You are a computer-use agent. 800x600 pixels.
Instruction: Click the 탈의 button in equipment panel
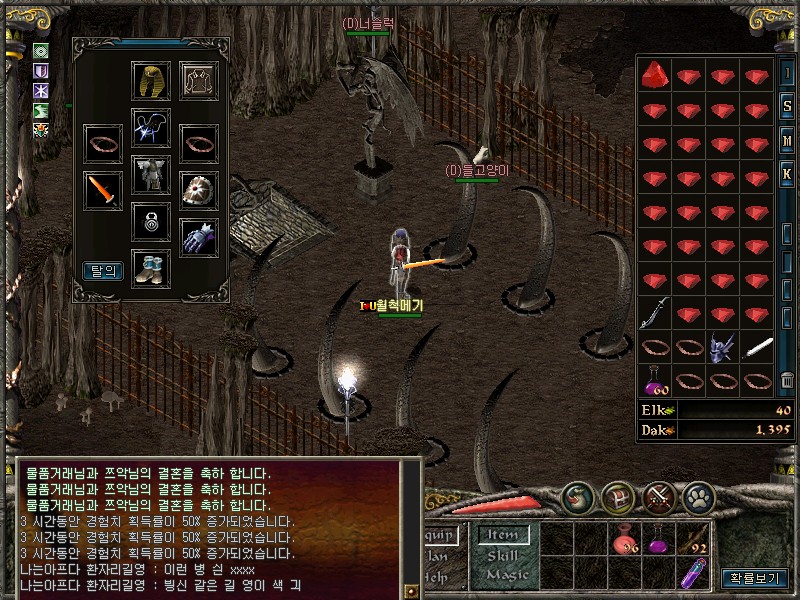click(103, 270)
